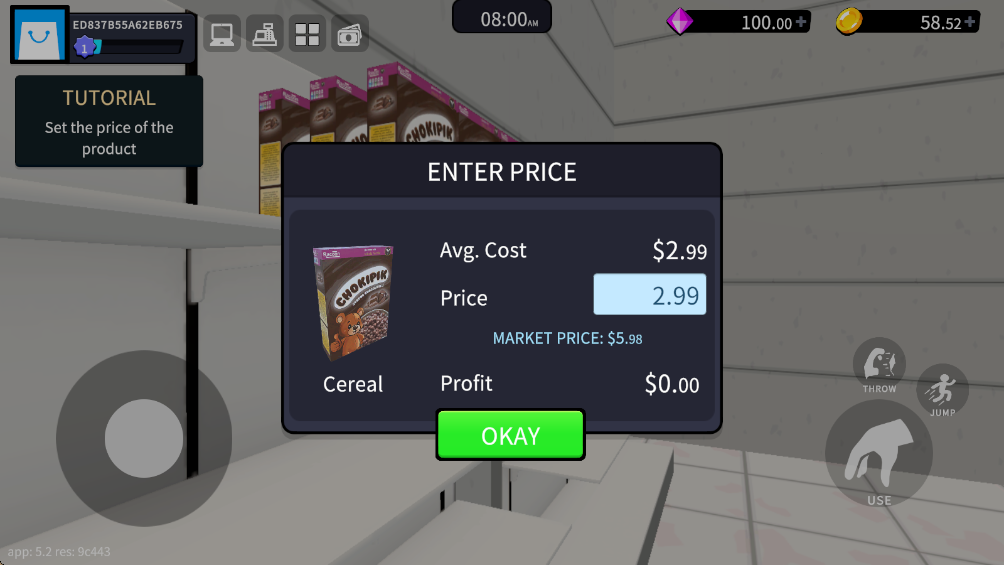Open the cash register icon menu
The image size is (1004, 565).
[x=265, y=35]
